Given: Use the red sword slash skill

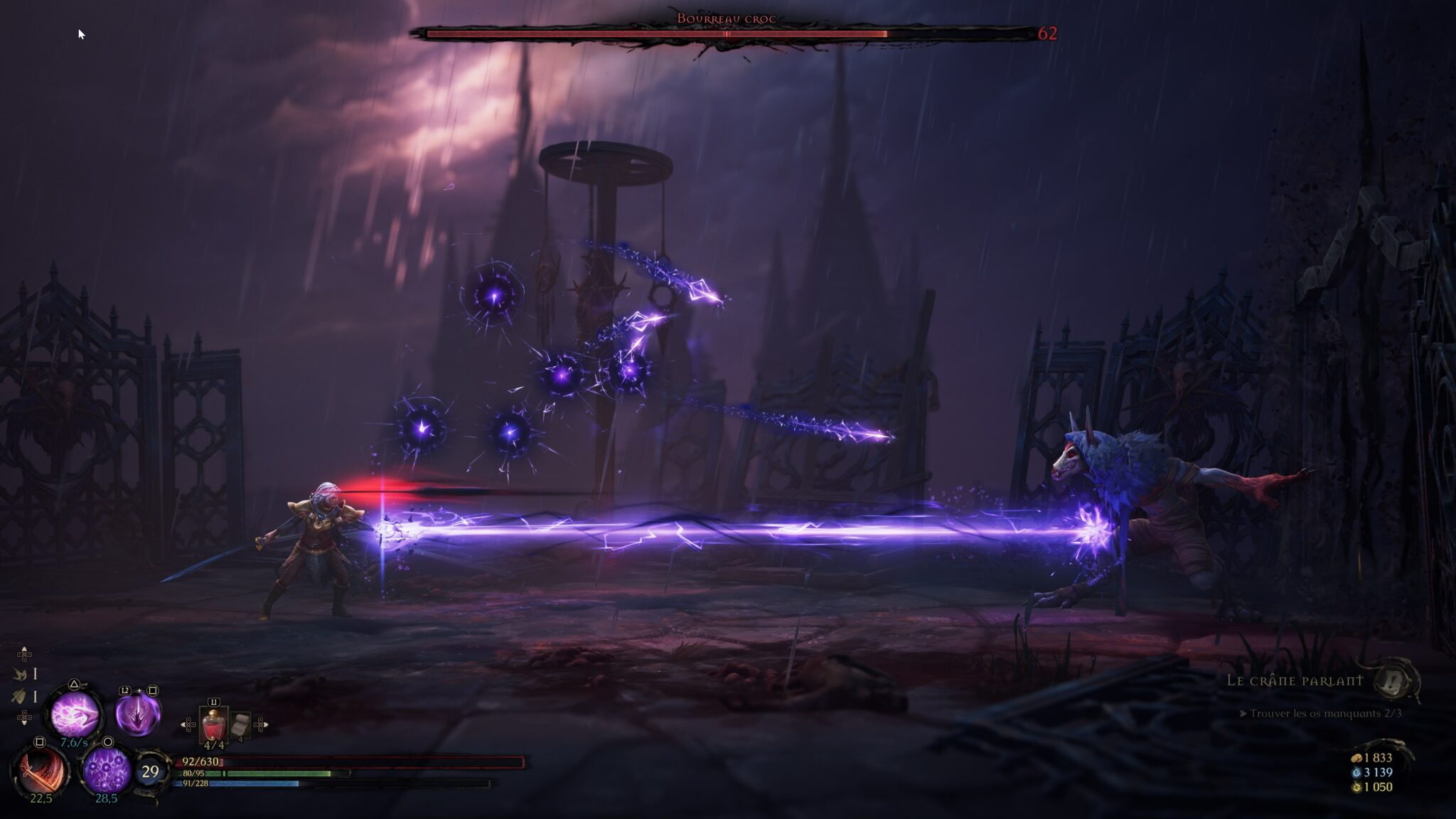Looking at the screenshot, I should click(x=40, y=770).
